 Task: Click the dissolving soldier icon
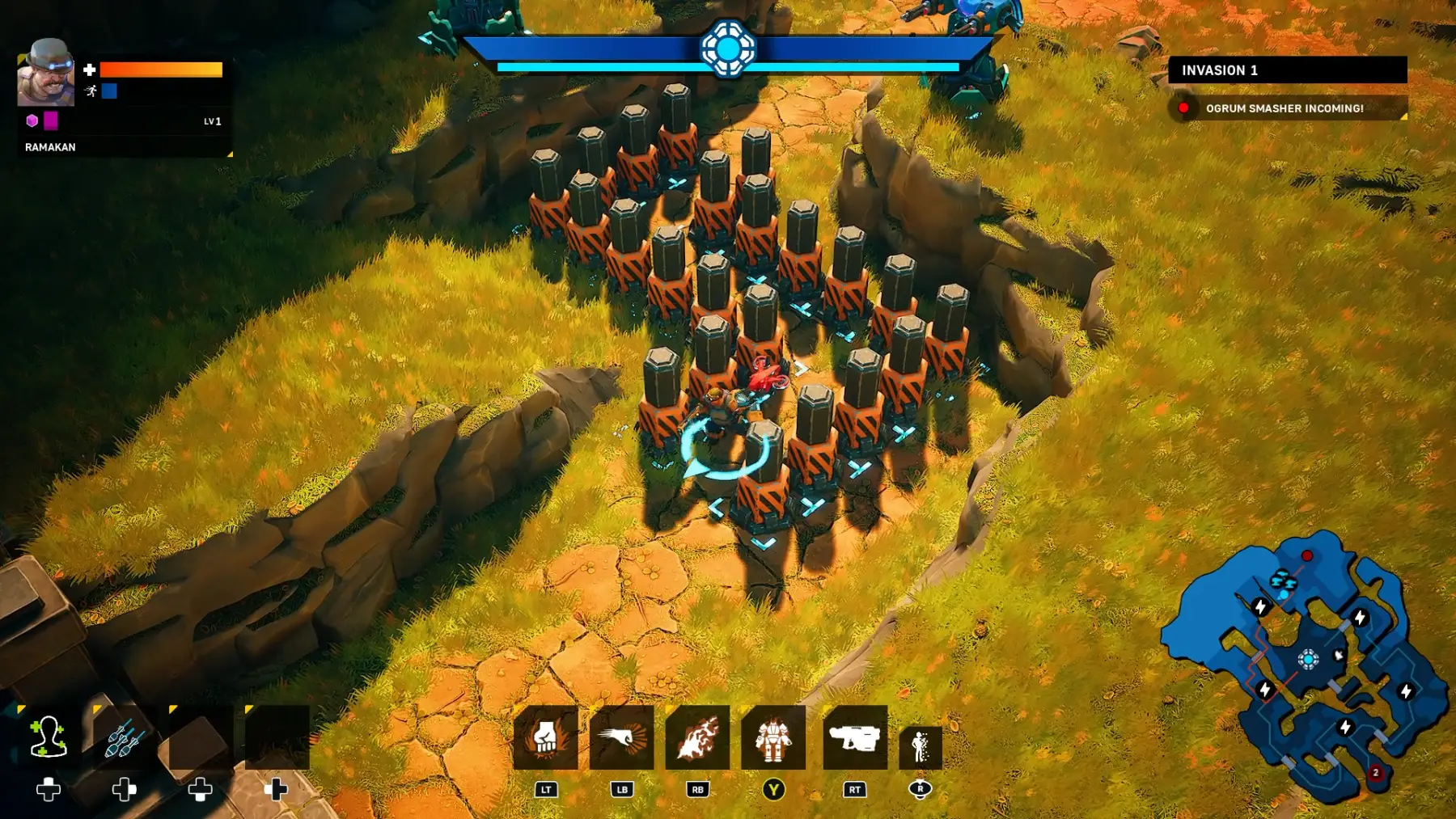pyautogui.click(x=921, y=745)
